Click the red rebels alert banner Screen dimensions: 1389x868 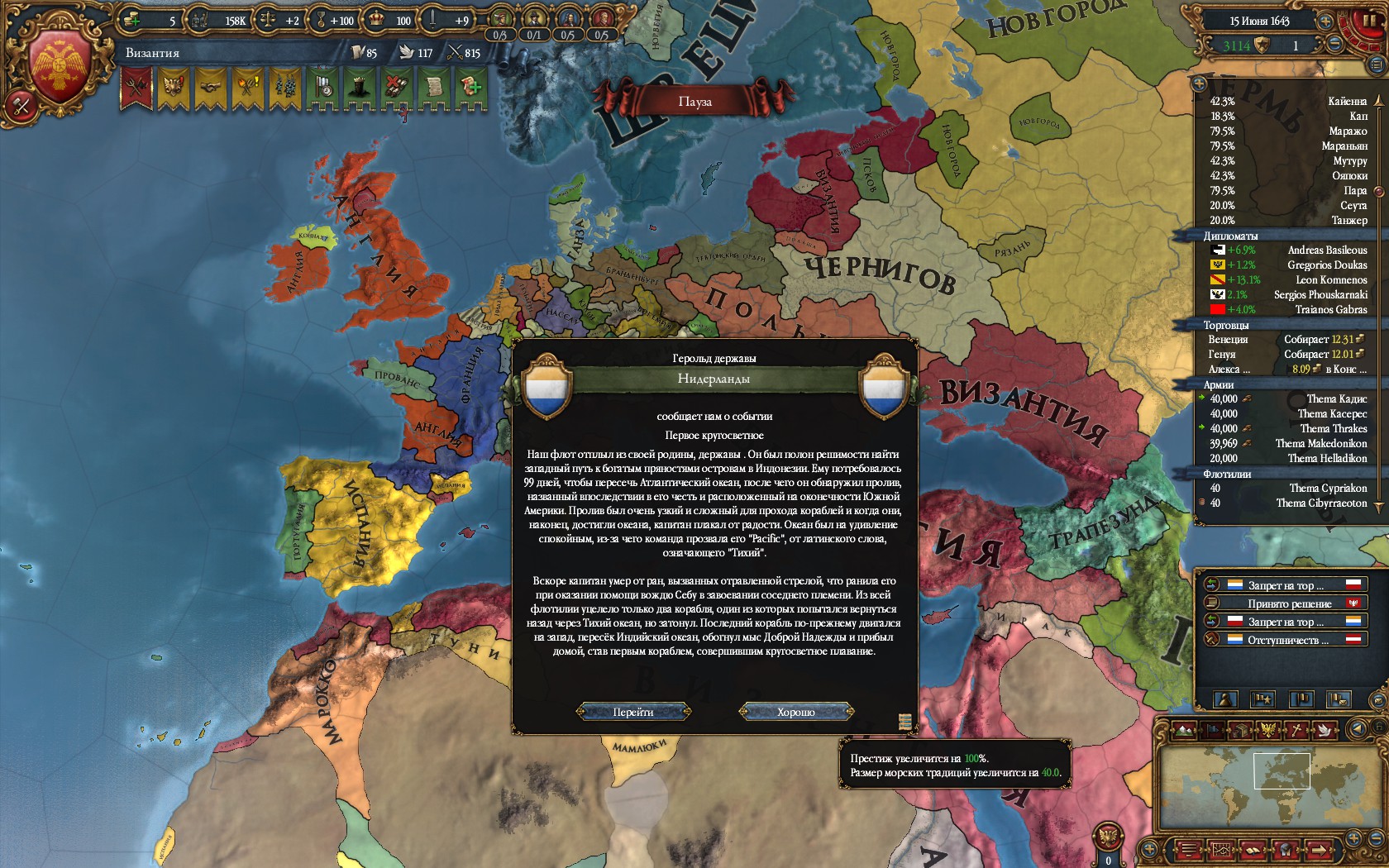coord(136,86)
